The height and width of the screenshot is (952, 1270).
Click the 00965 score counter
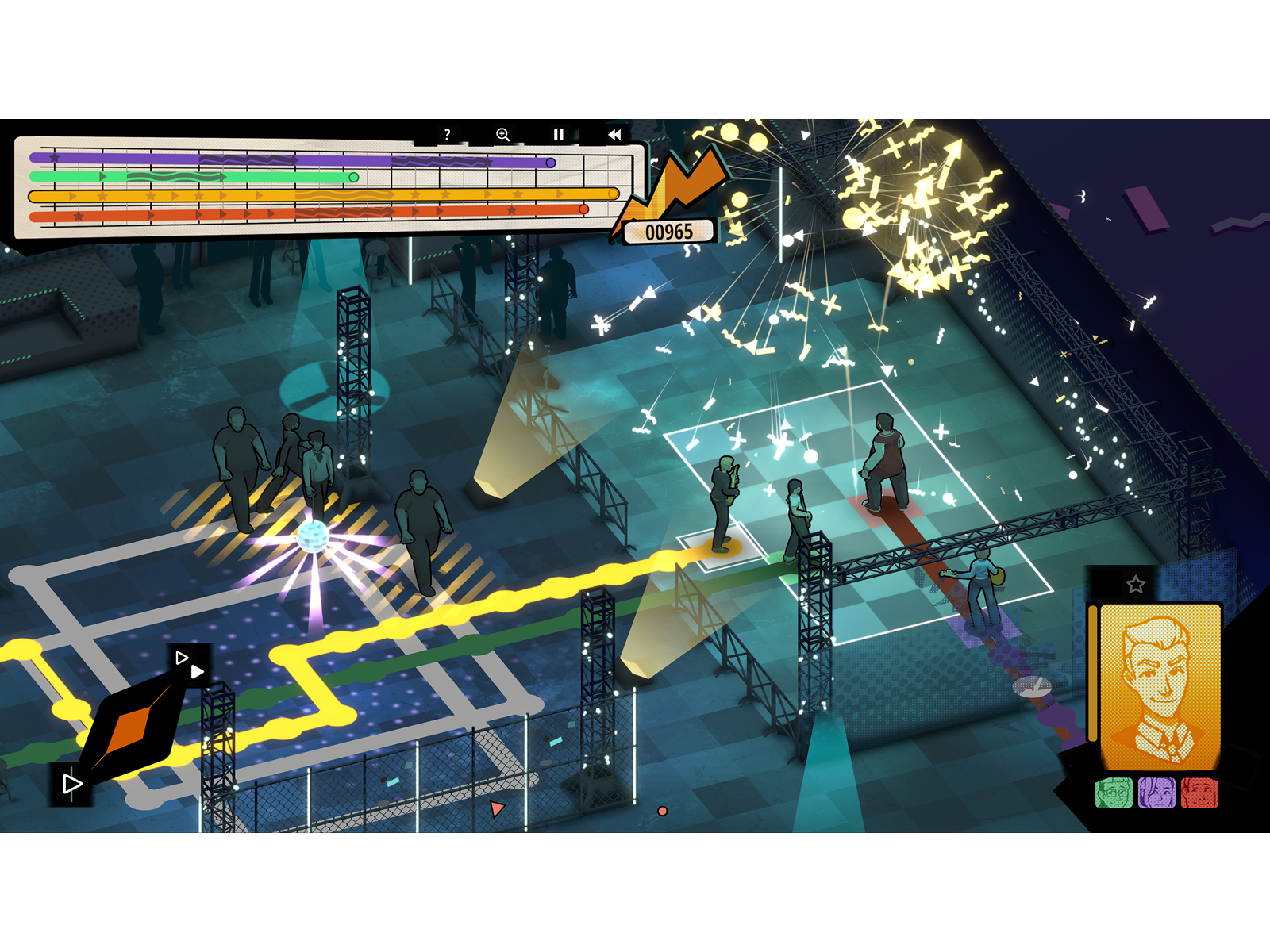click(669, 230)
